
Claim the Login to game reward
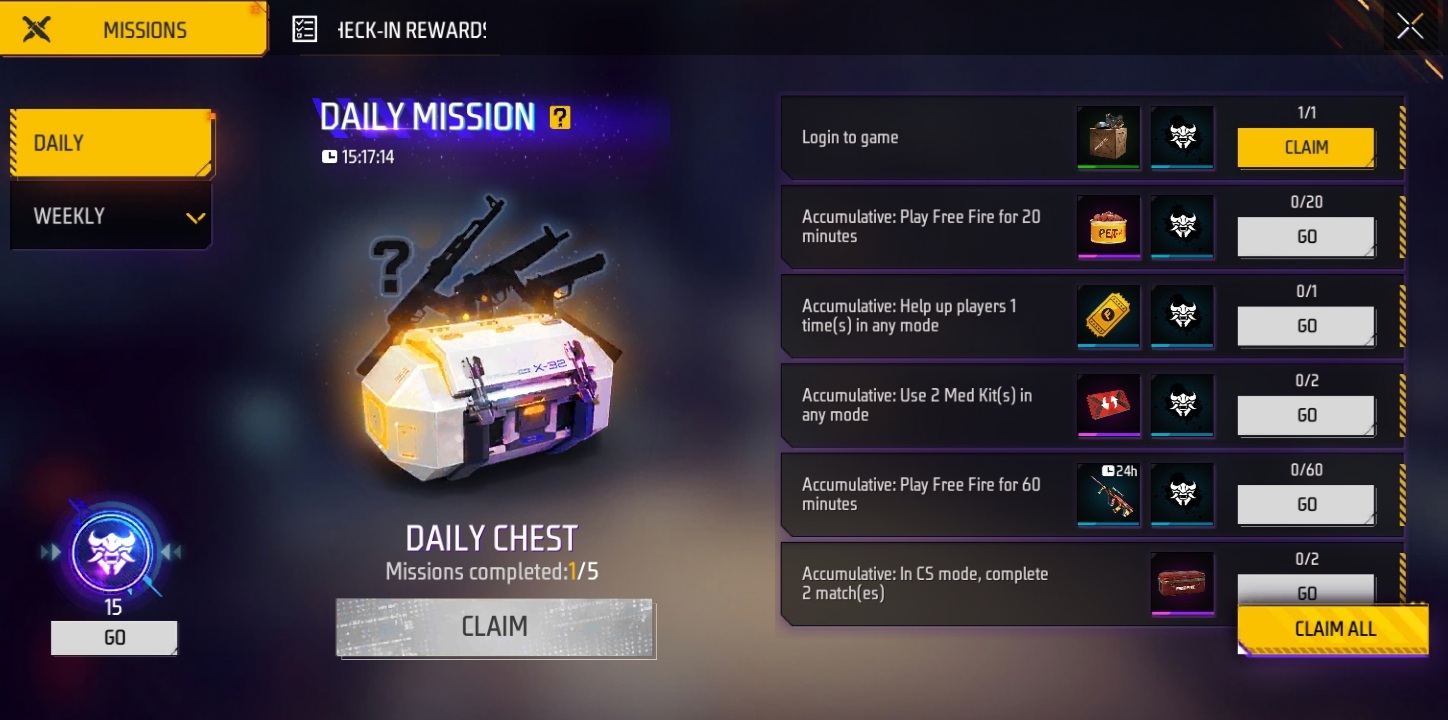[x=1306, y=147]
